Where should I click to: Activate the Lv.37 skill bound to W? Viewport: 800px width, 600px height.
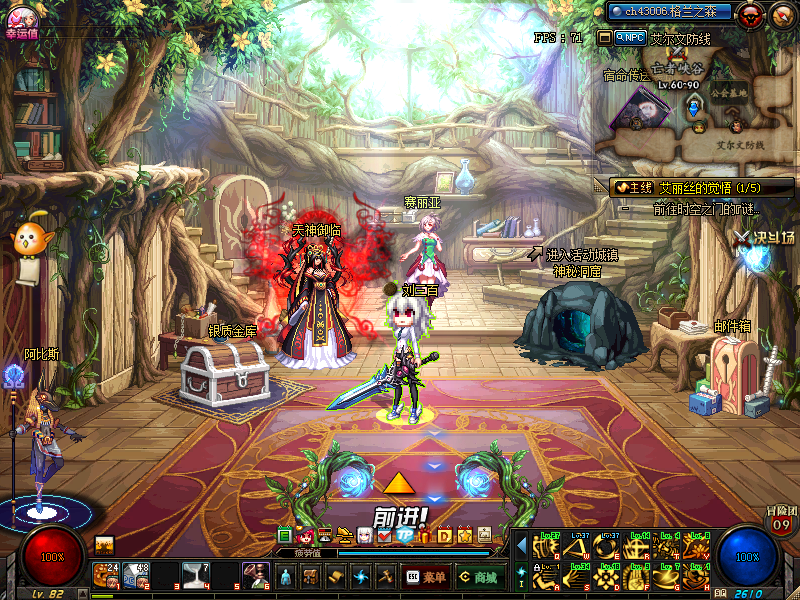(577, 547)
